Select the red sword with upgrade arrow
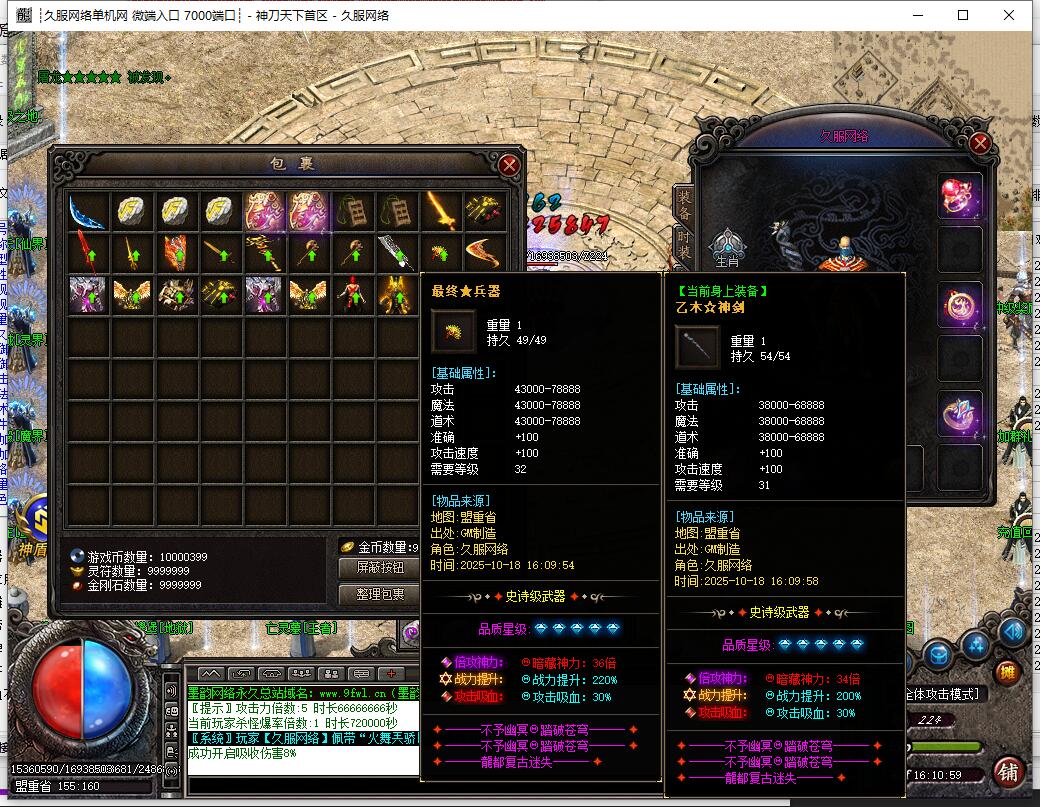The height and width of the screenshot is (807, 1040). (x=88, y=253)
